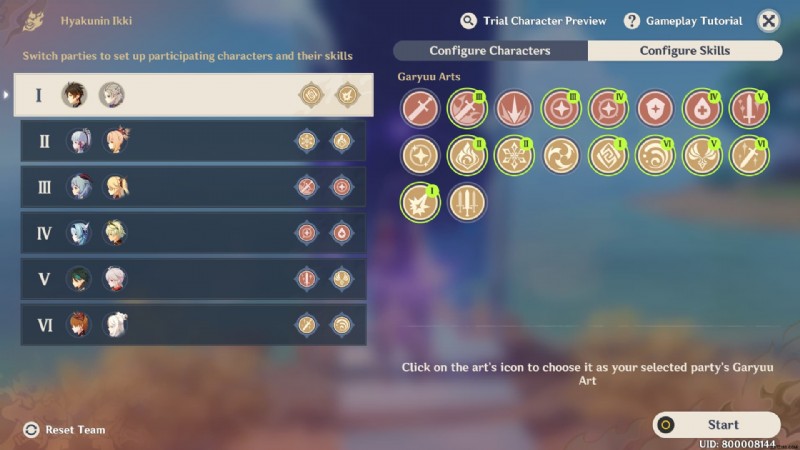
Task: Choose the triple swords Garyuu Art
Action: click(467, 203)
